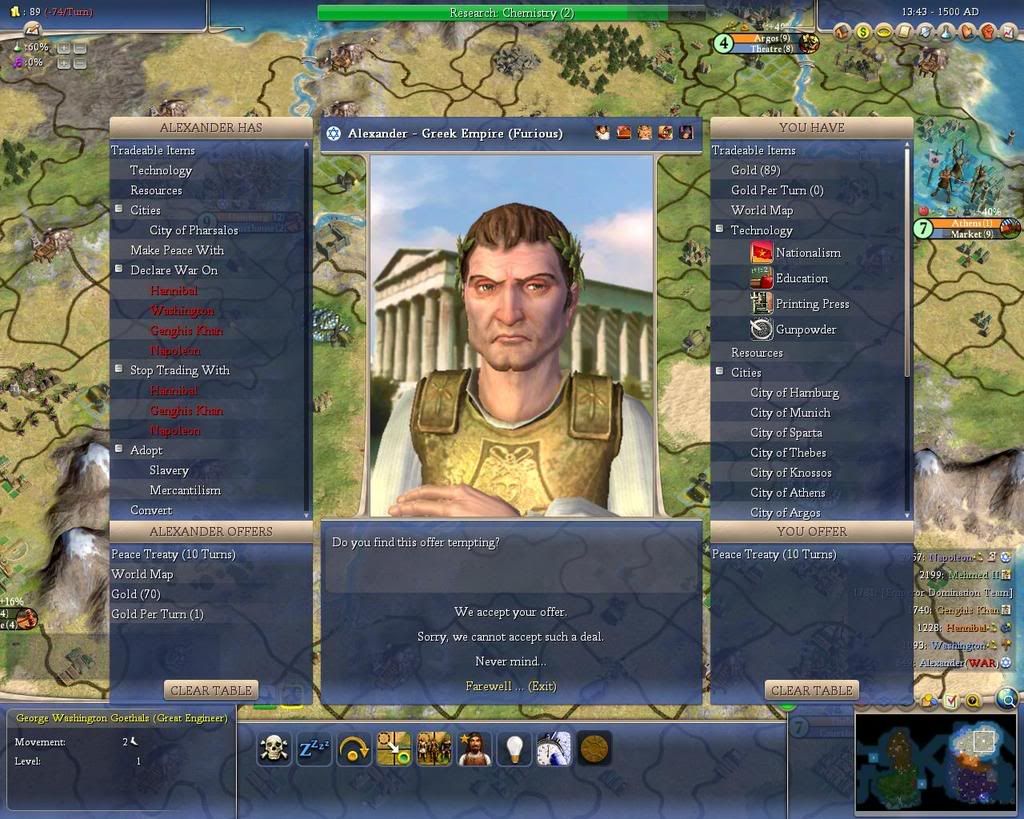The image size is (1024, 819).
Task: Click Alexander's "Make Peace With" item
Action: click(x=176, y=250)
